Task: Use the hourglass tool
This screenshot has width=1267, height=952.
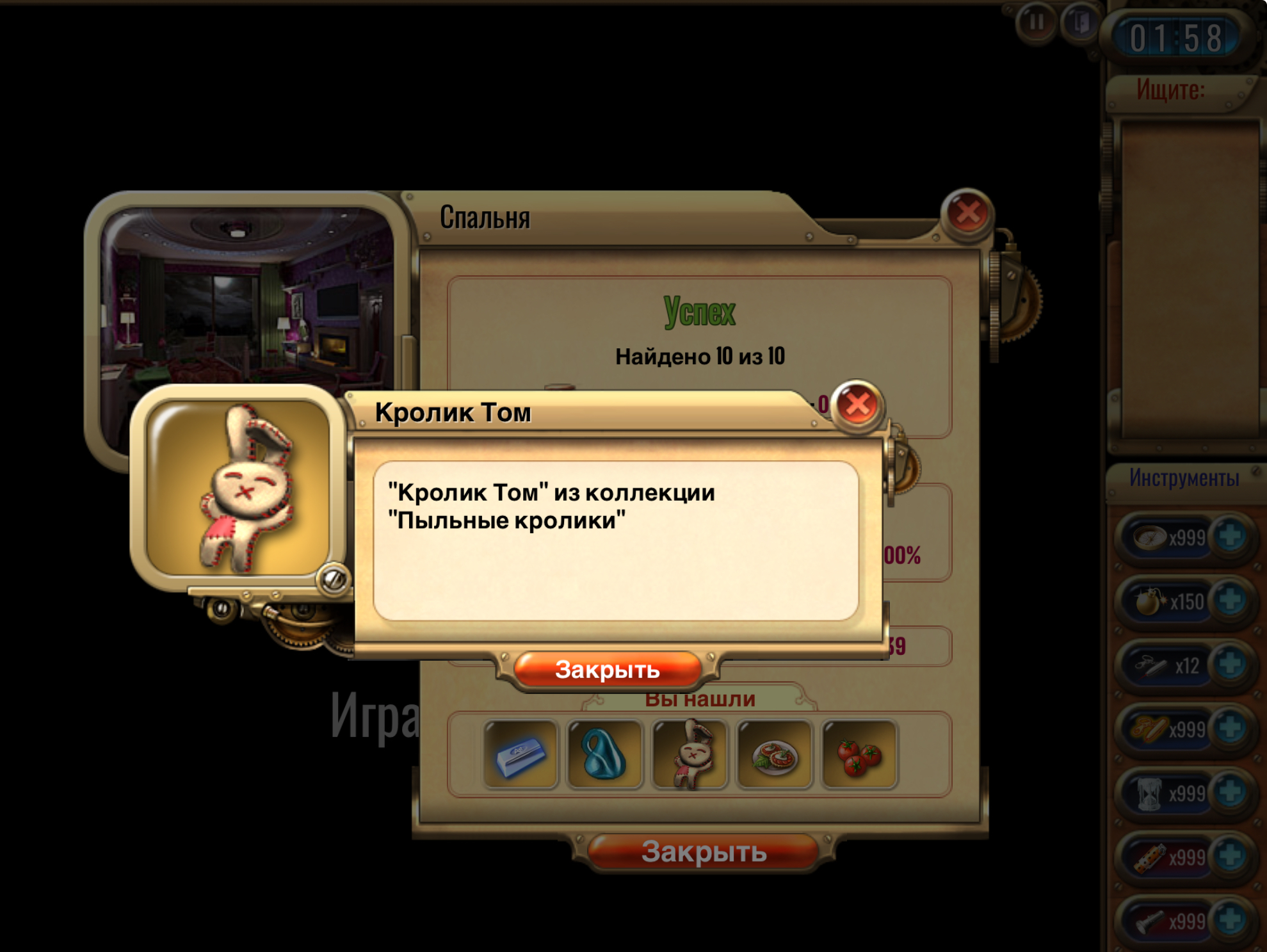Action: (1149, 794)
